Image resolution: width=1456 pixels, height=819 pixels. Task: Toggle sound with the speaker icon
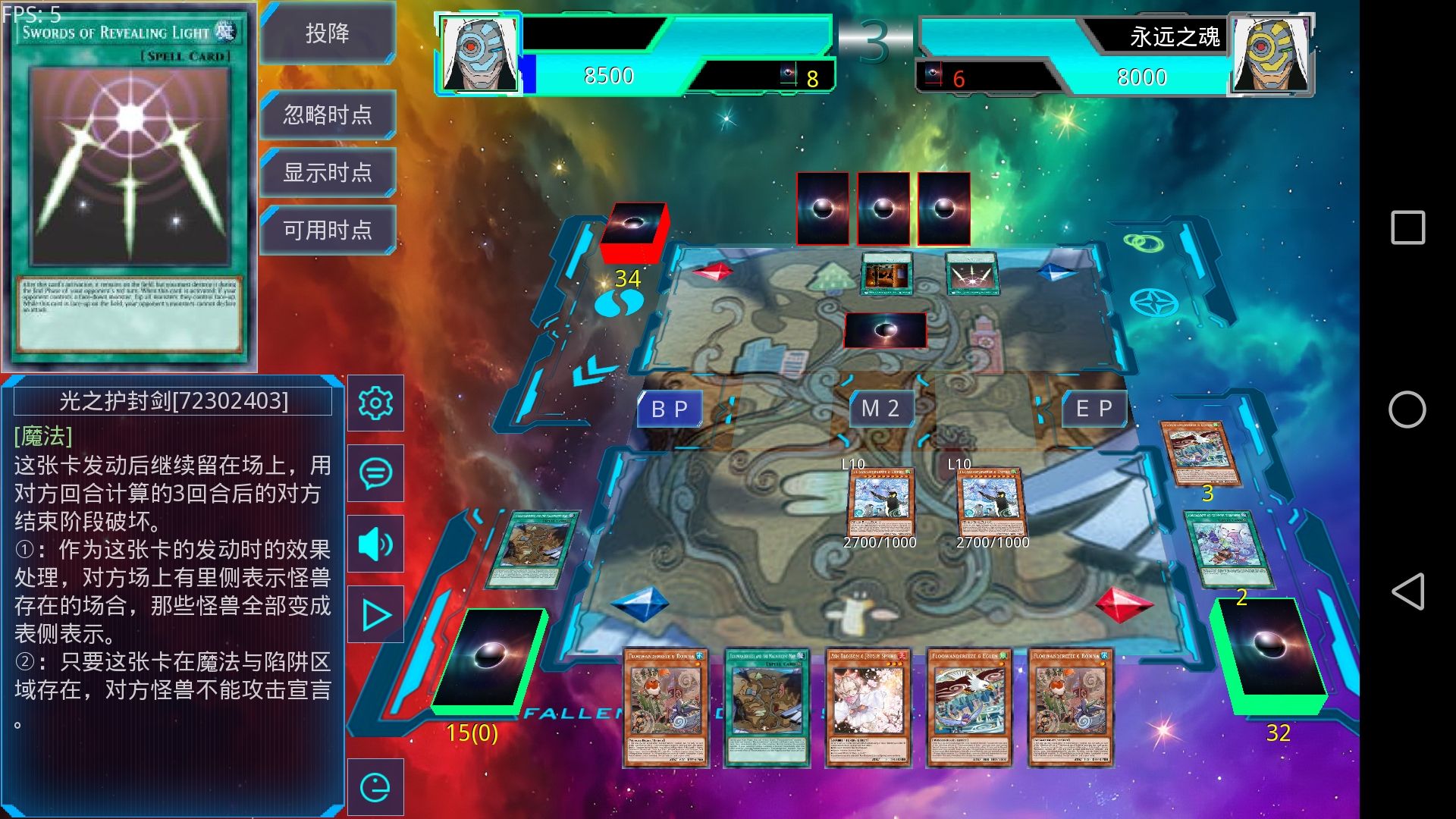[x=375, y=544]
